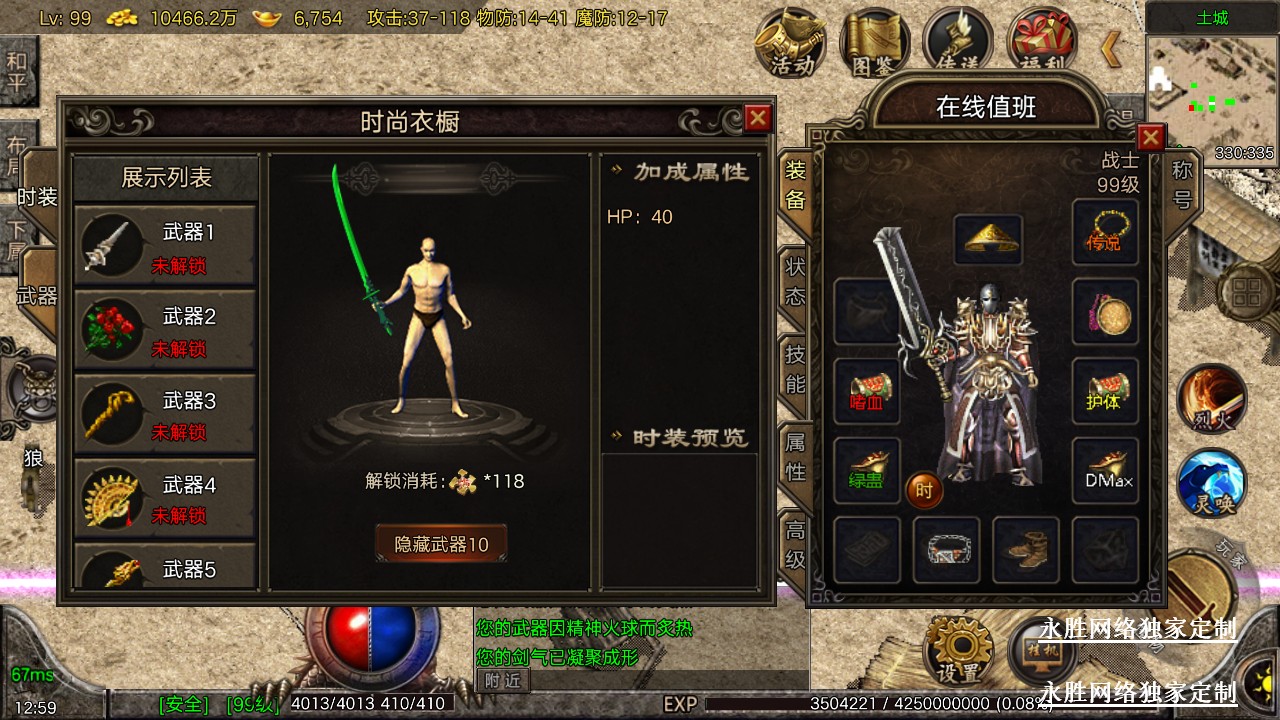Switch to the 武器 wardrobe tab
This screenshot has width=1280, height=720.
(38, 295)
